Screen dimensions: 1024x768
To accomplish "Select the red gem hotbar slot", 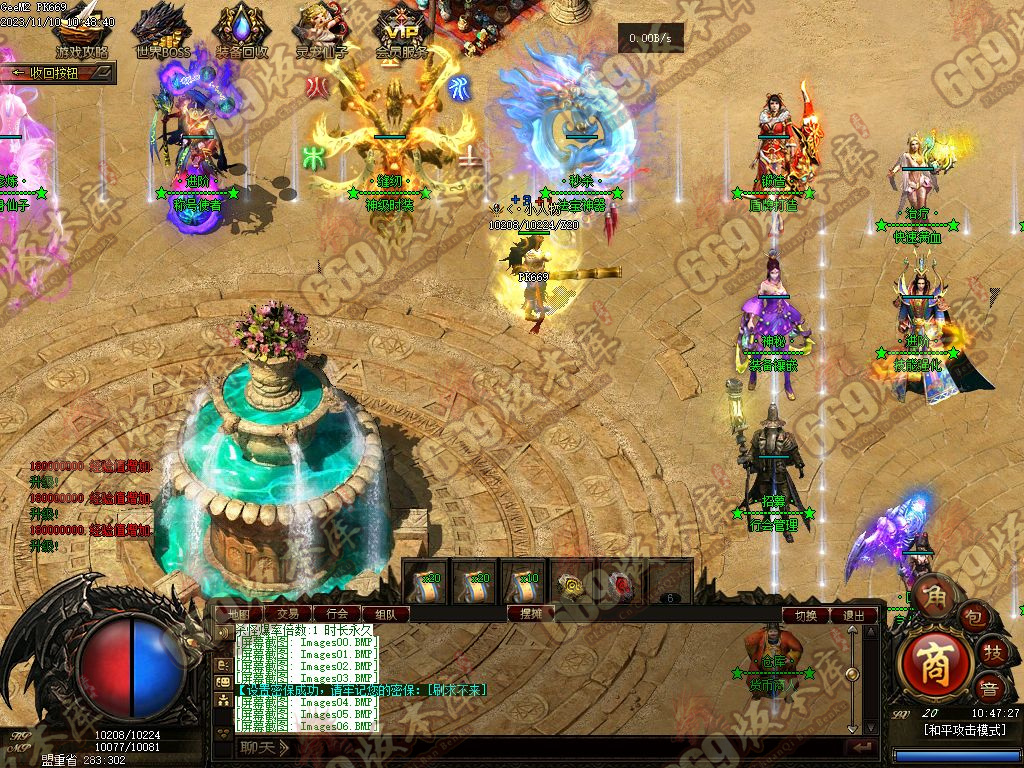I will [622, 583].
